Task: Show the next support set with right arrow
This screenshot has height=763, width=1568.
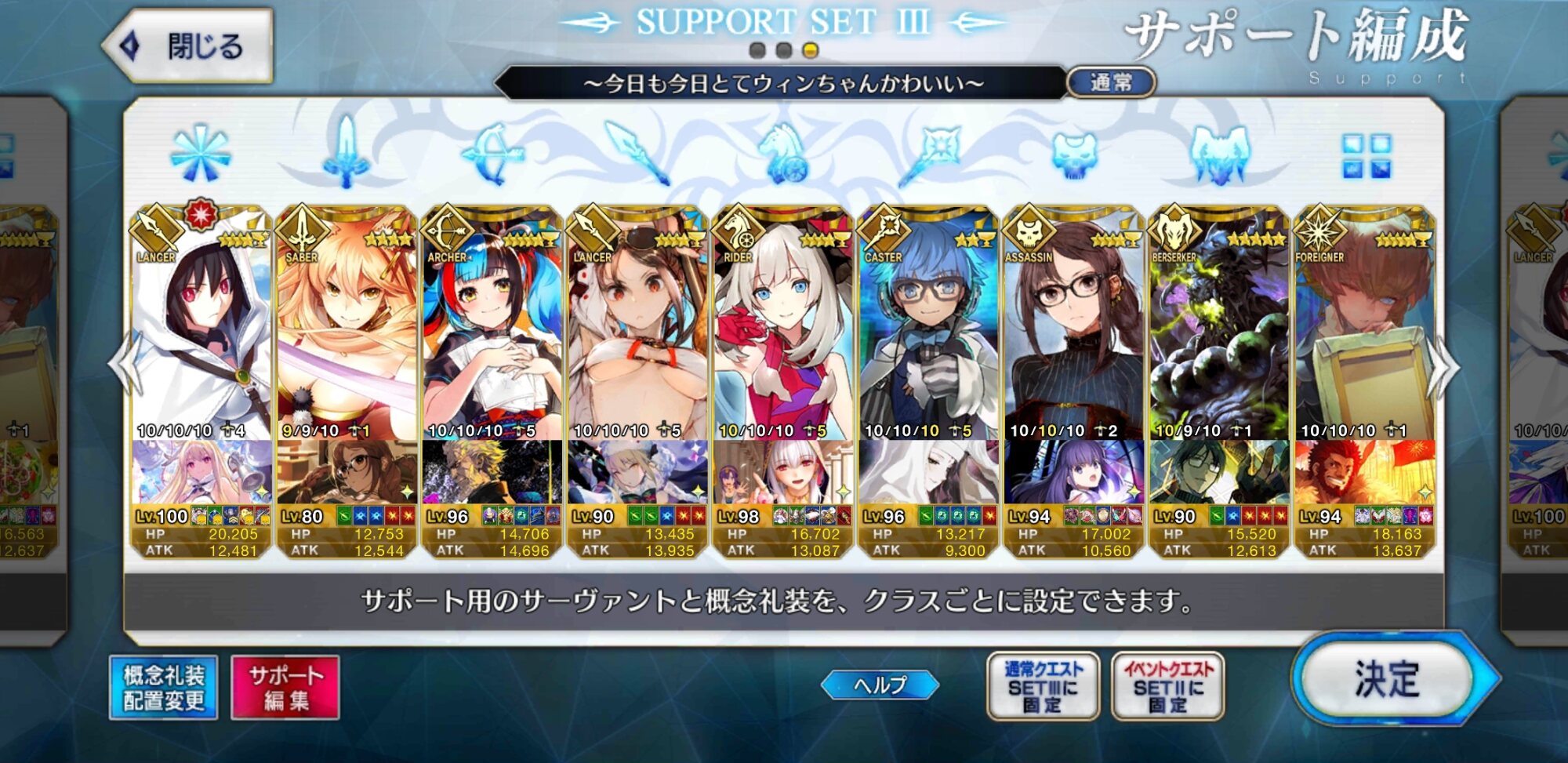Action: [1443, 367]
